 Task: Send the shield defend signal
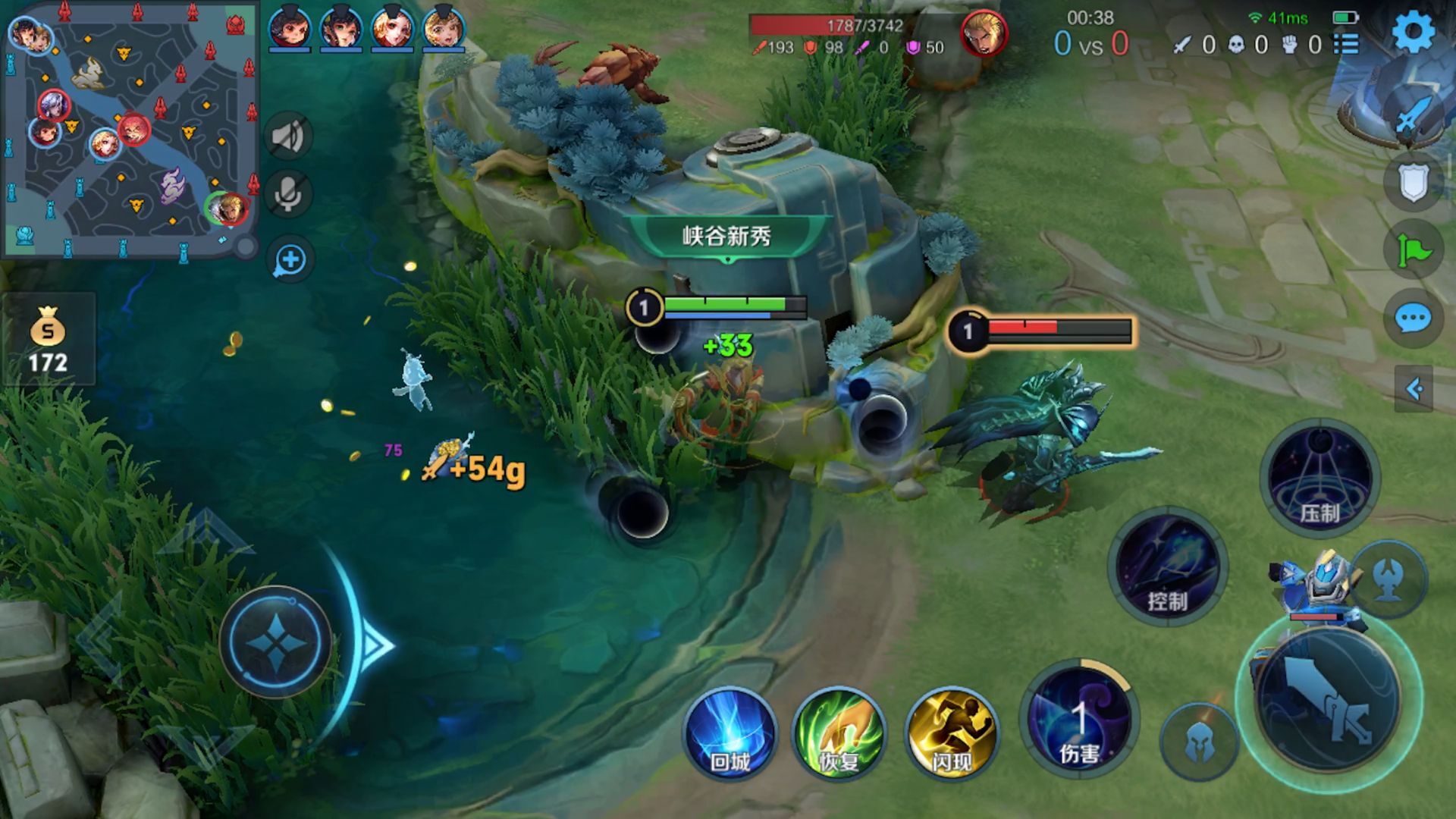coord(1414,182)
